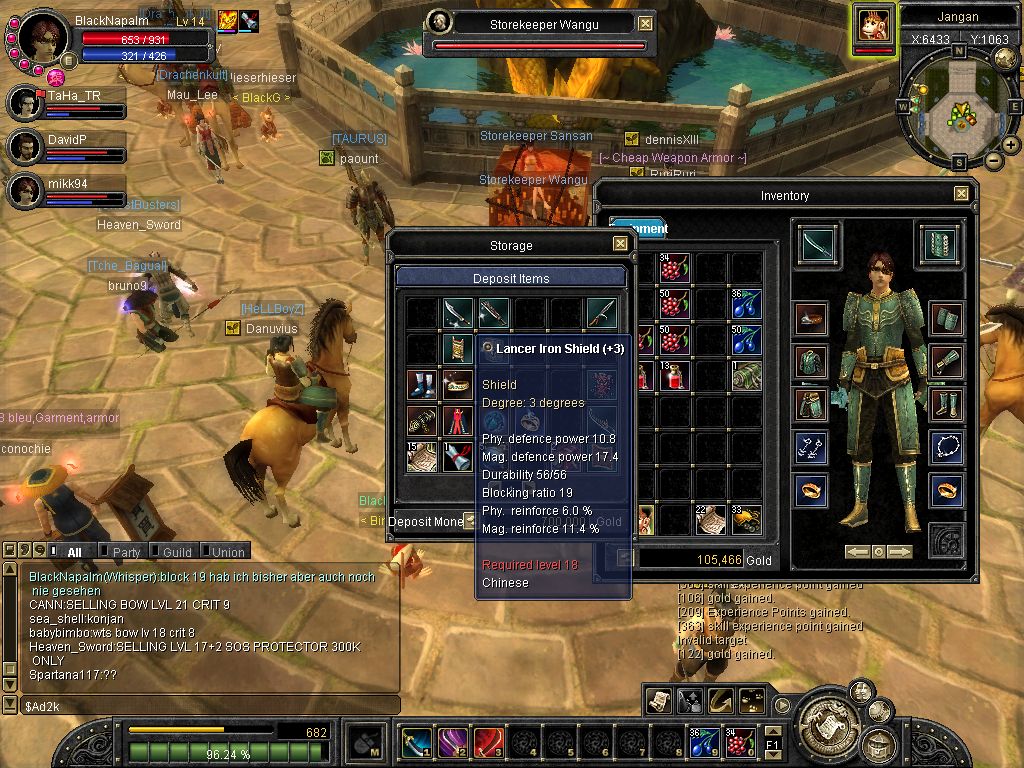This screenshot has width=1024, height=768.
Task: Switch chat to the Party tab
Action: (x=125, y=551)
